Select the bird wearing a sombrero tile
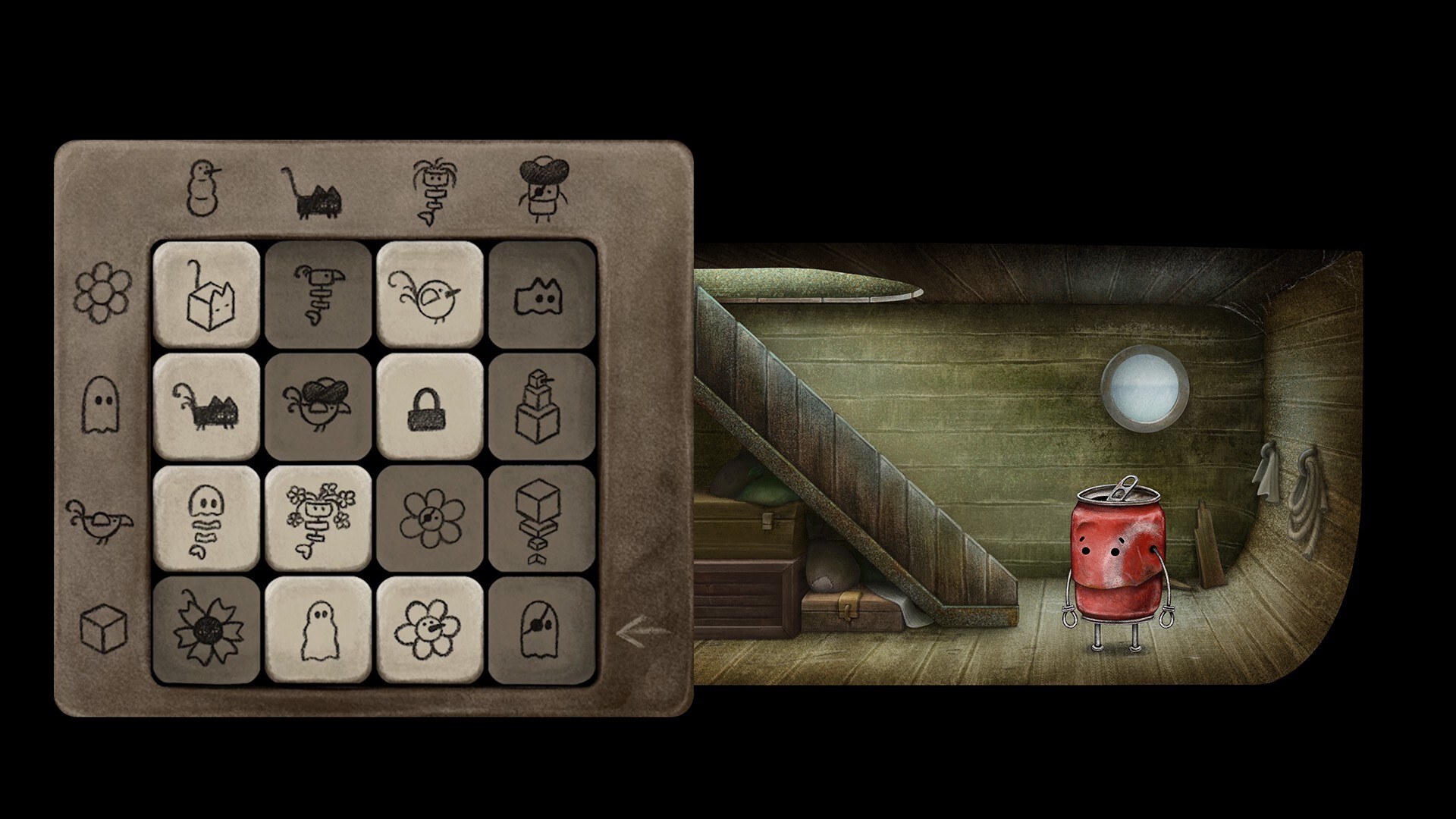This screenshot has width=1456, height=819. pyautogui.click(x=318, y=407)
